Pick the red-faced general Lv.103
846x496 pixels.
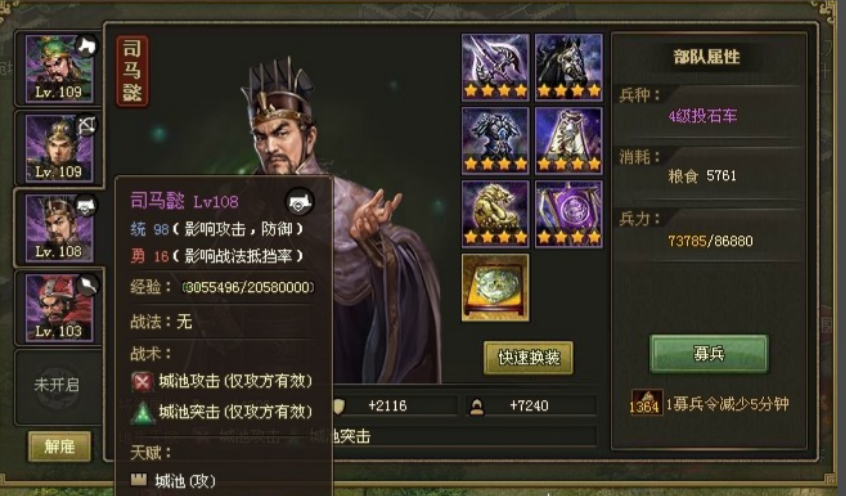tap(59, 306)
